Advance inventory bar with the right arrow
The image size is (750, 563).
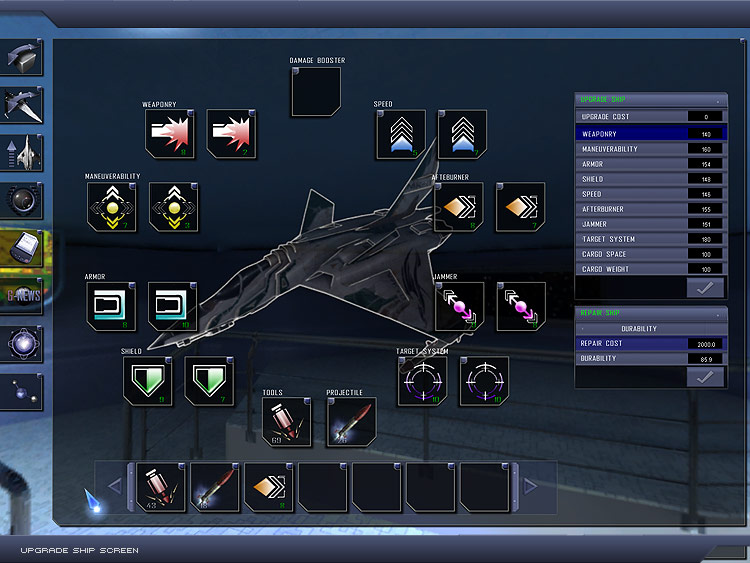tap(530, 486)
